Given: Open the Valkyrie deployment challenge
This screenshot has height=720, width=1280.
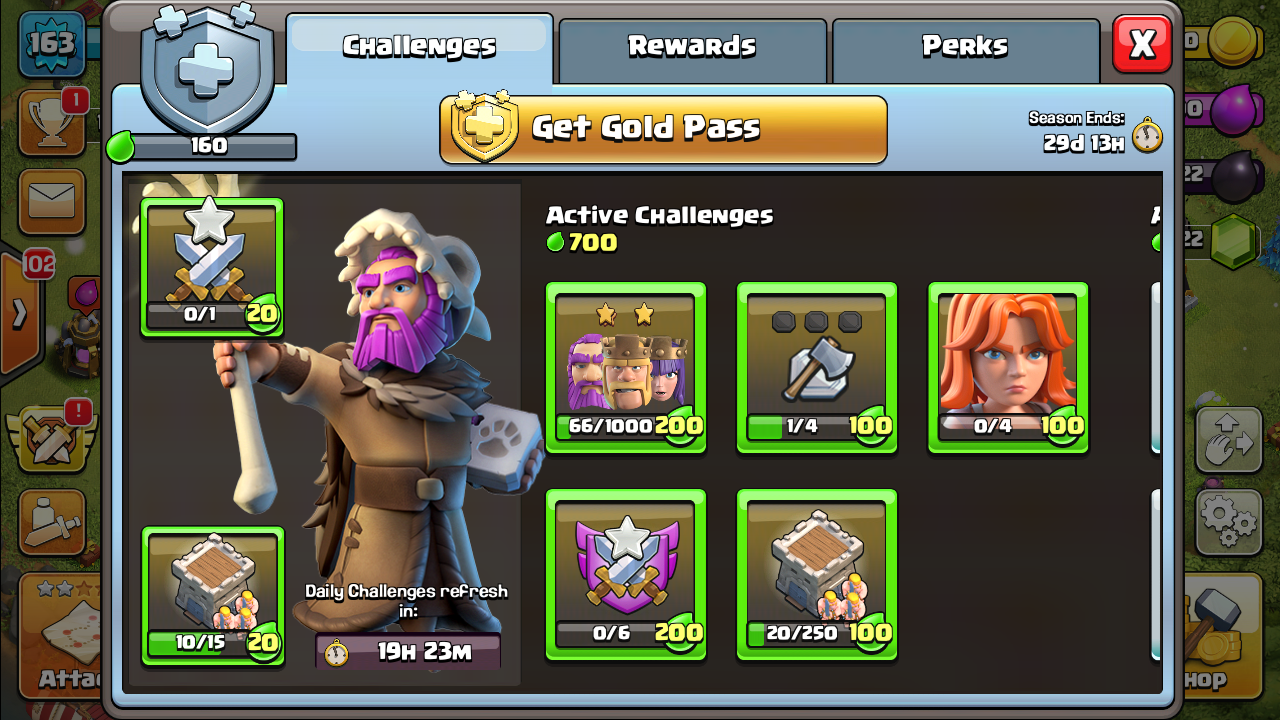Looking at the screenshot, I should [1007, 365].
